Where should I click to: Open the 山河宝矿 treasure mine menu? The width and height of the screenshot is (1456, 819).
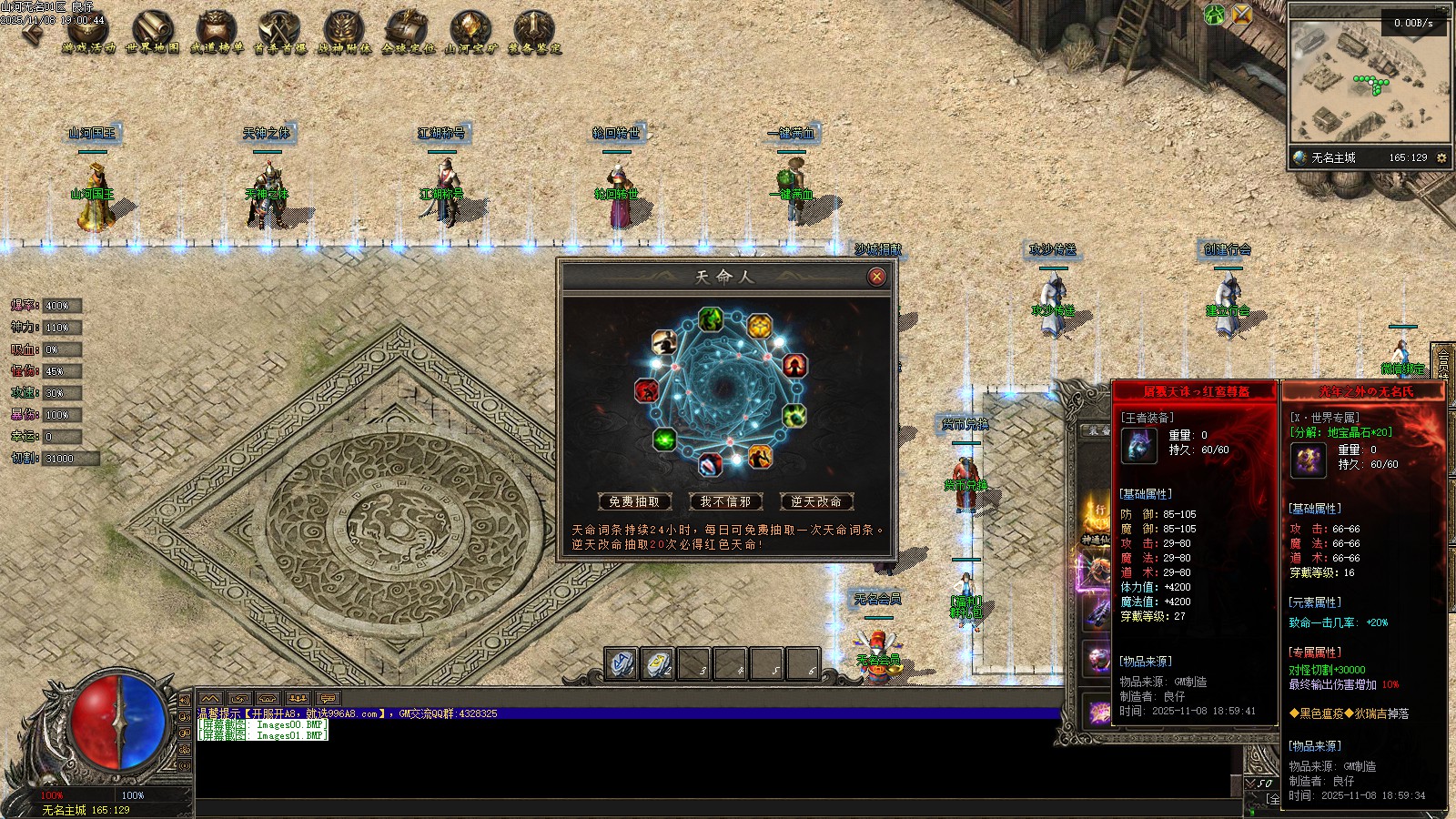471,32
